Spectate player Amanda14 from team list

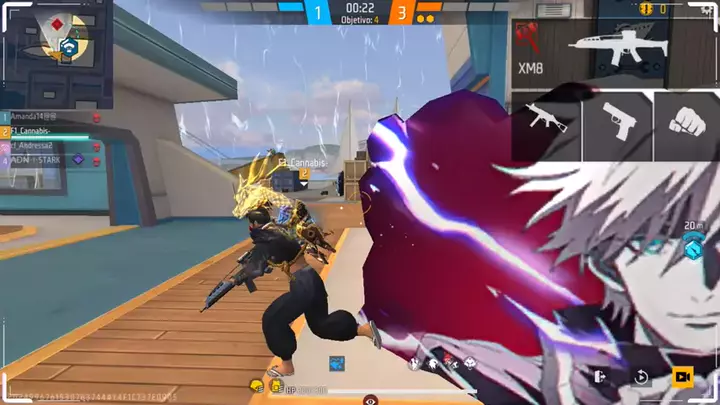pyautogui.click(x=45, y=118)
